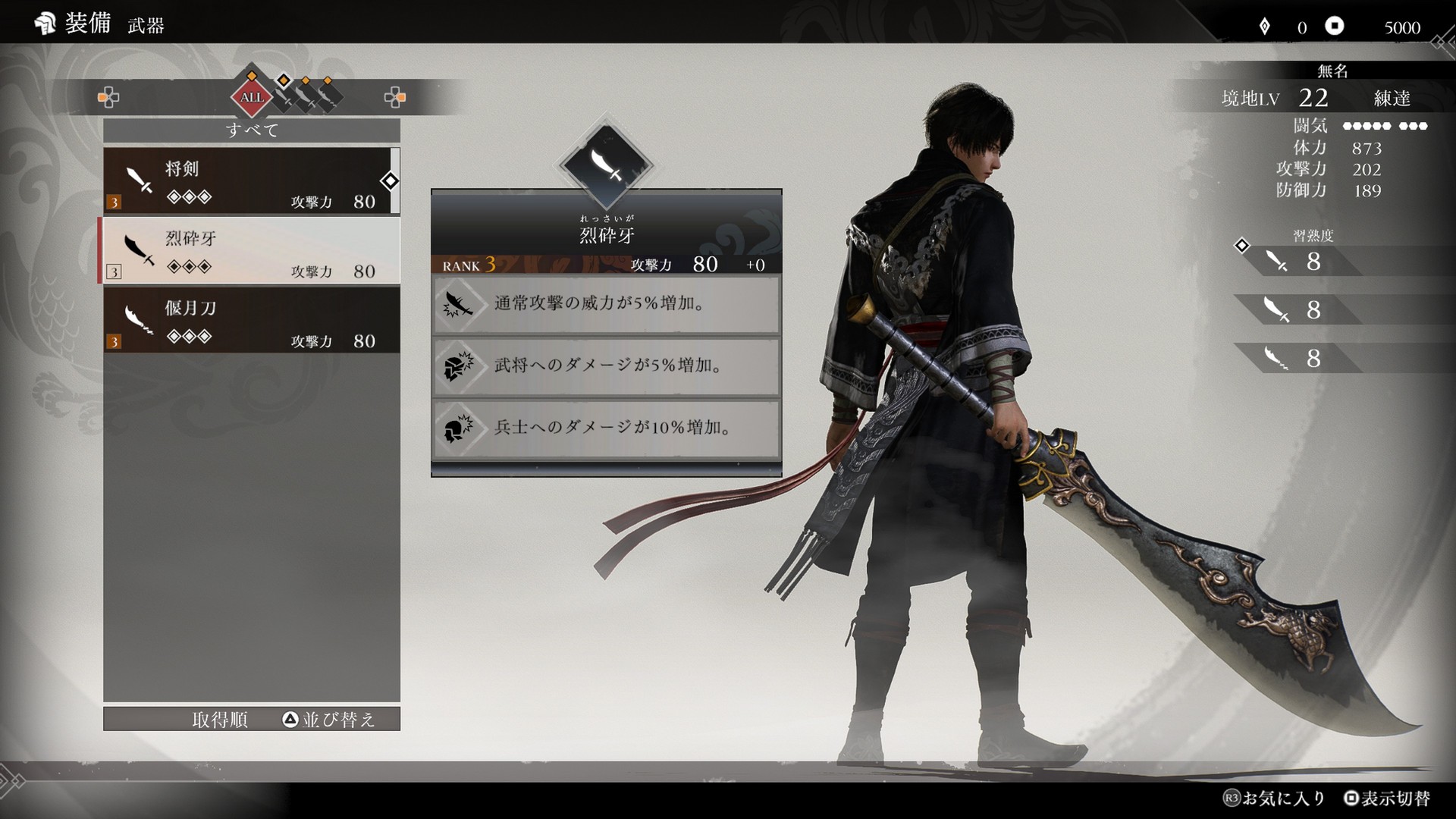Equip the 偃月刀 weapon entry

tap(250, 320)
